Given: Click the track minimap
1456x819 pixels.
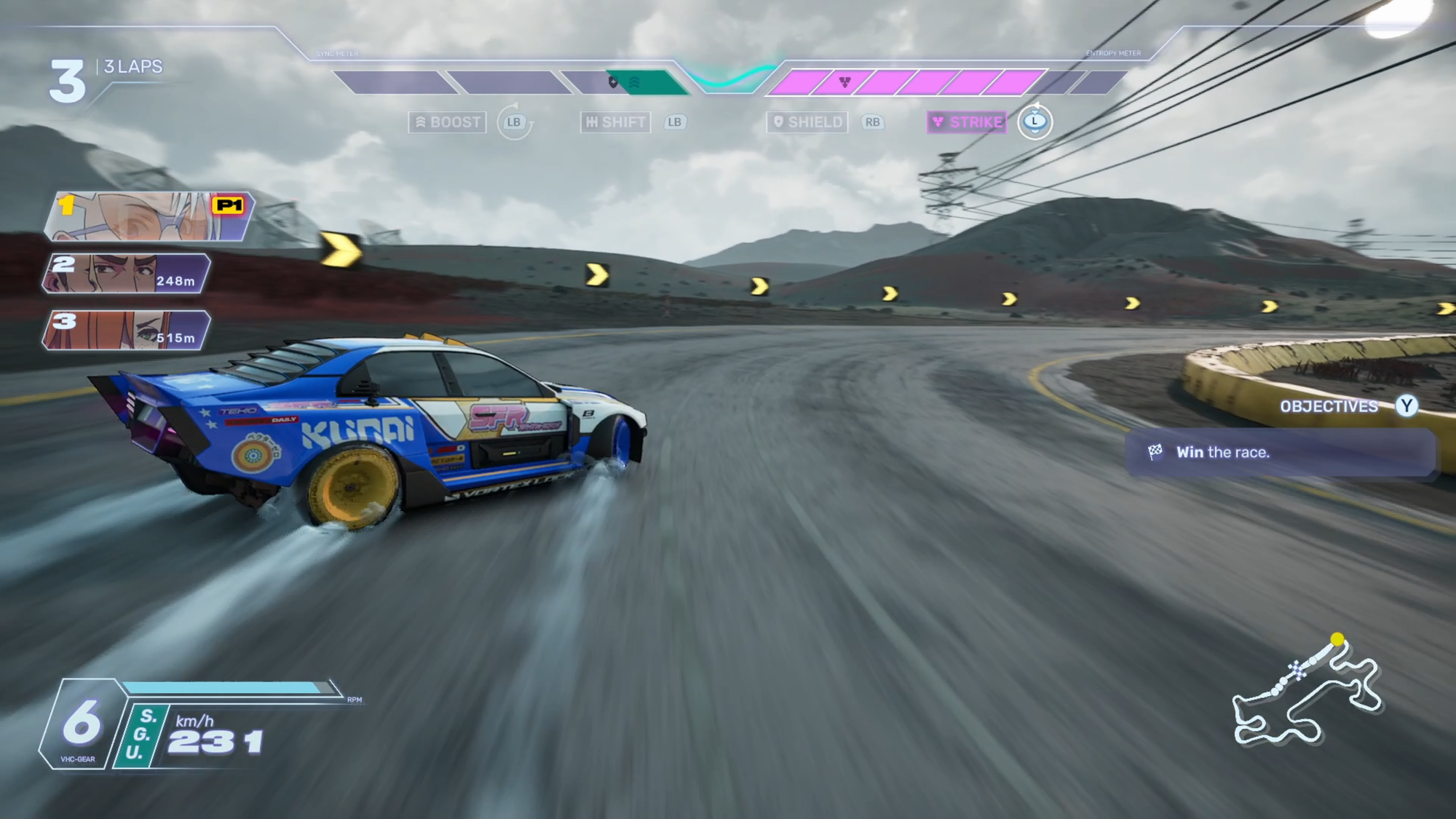Looking at the screenshot, I should tap(1307, 695).
